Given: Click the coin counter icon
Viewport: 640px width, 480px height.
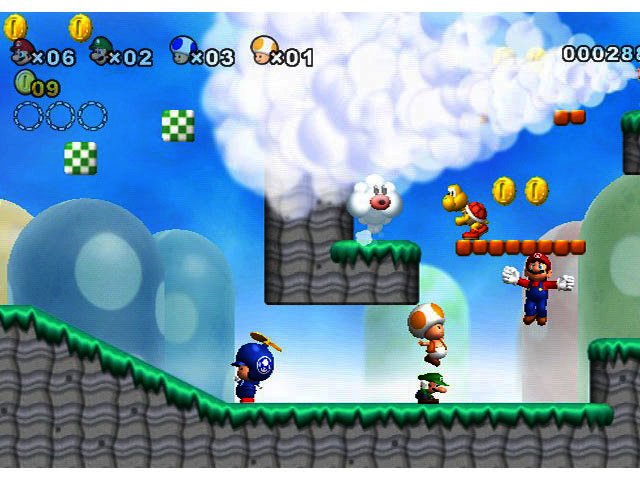Looking at the screenshot, I should 23,84.
